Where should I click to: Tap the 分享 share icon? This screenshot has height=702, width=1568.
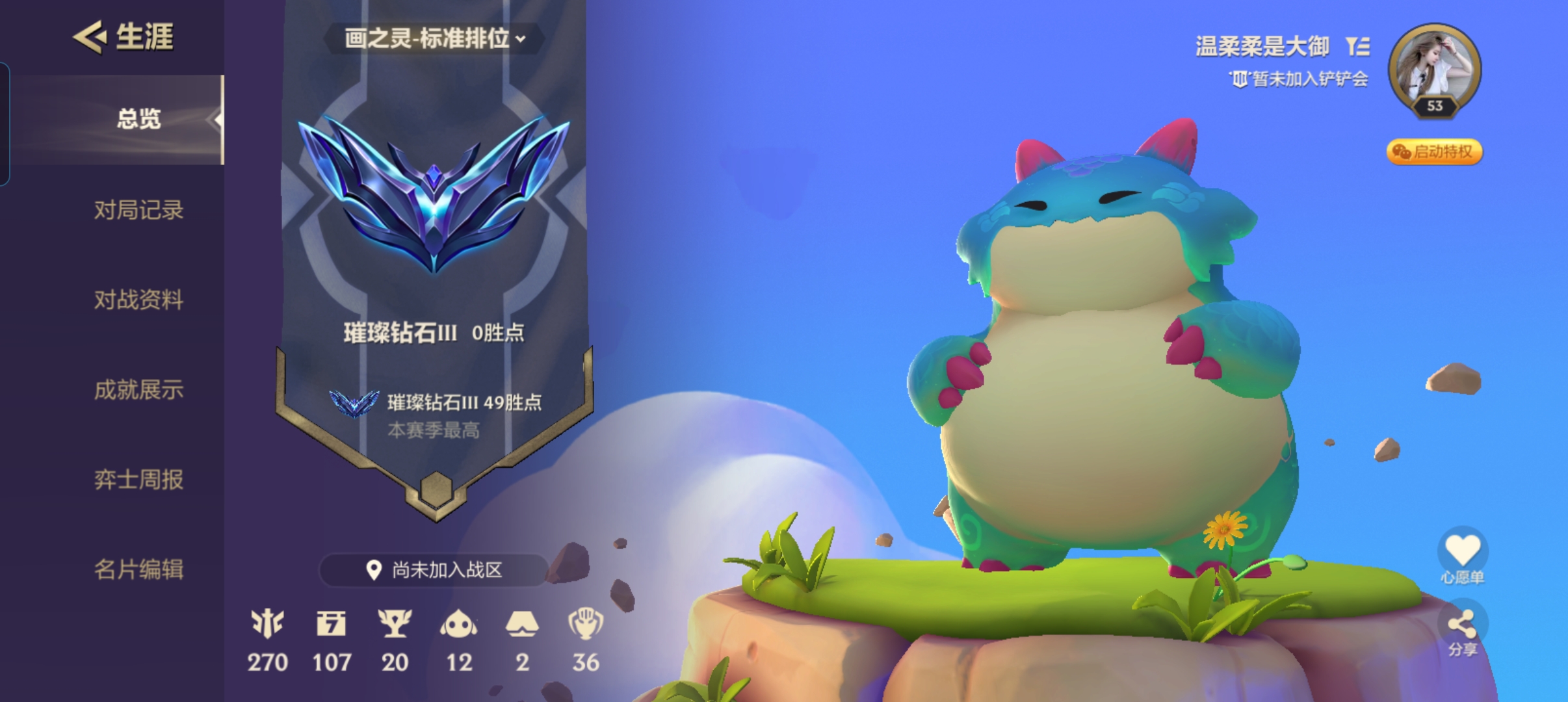1462,625
